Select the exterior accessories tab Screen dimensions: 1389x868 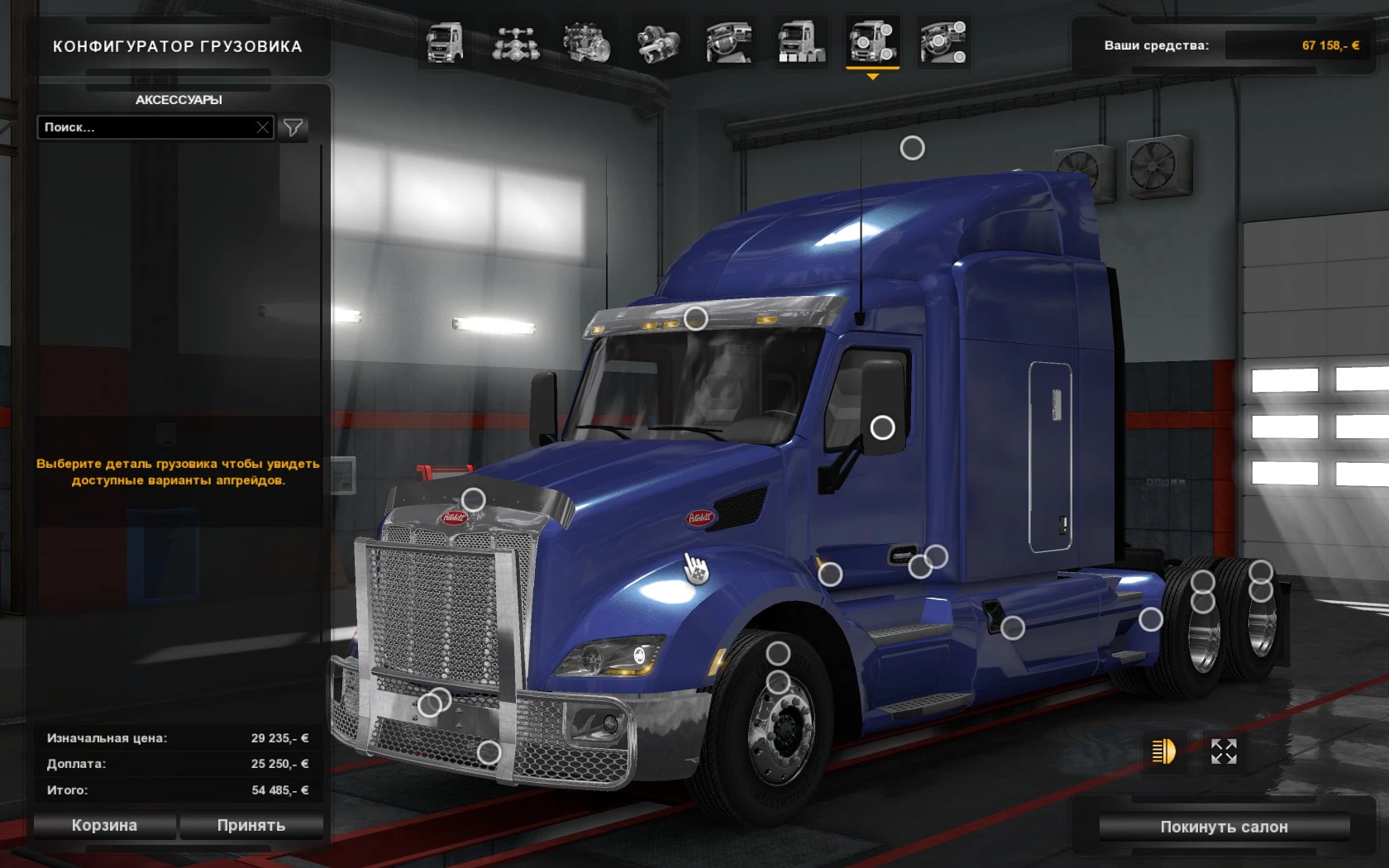pos(872,43)
